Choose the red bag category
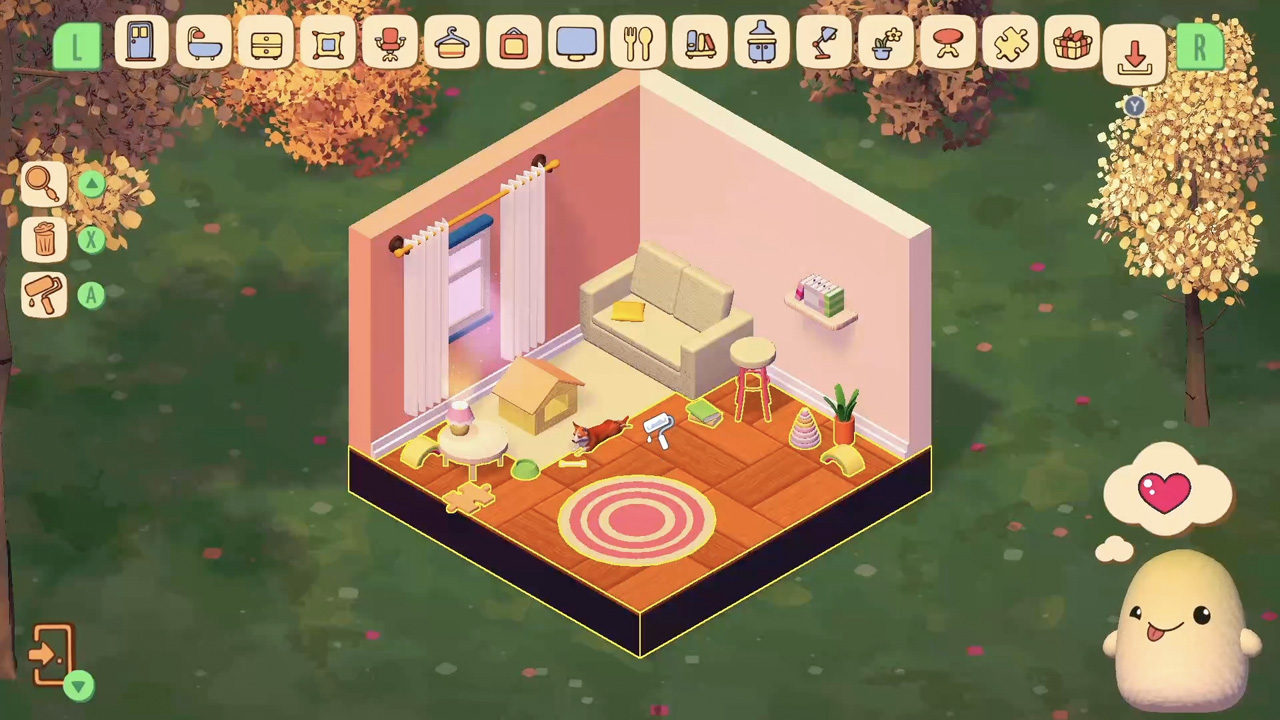The image size is (1280, 720). coord(514,43)
